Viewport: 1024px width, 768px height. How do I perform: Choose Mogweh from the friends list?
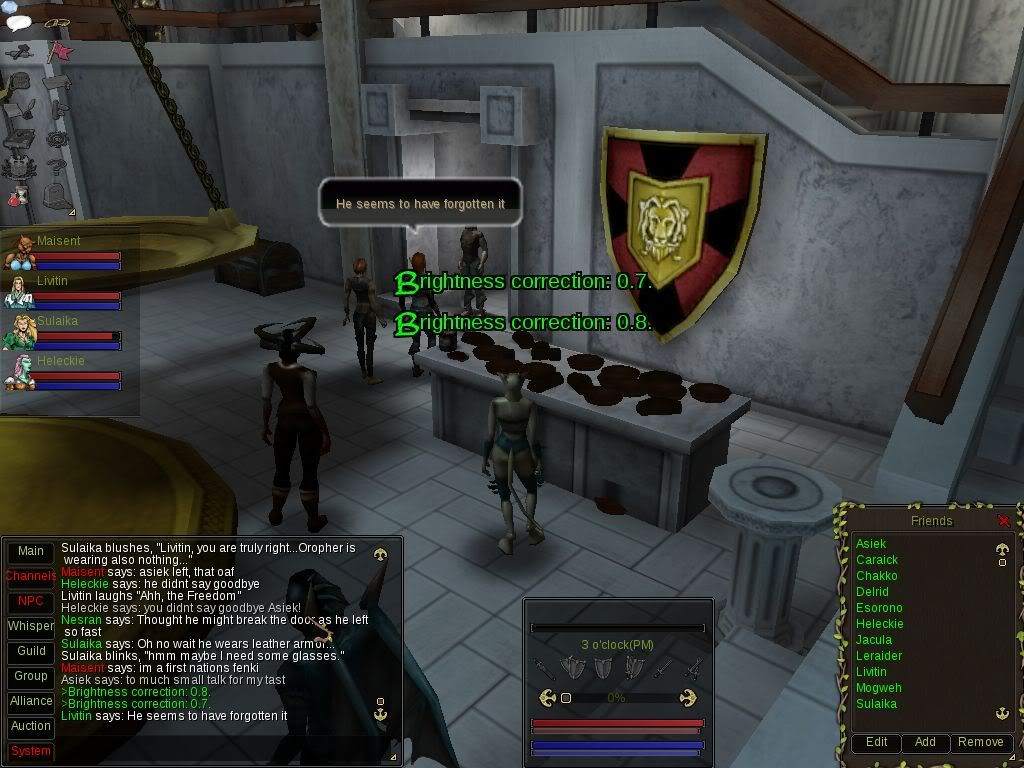click(x=878, y=688)
